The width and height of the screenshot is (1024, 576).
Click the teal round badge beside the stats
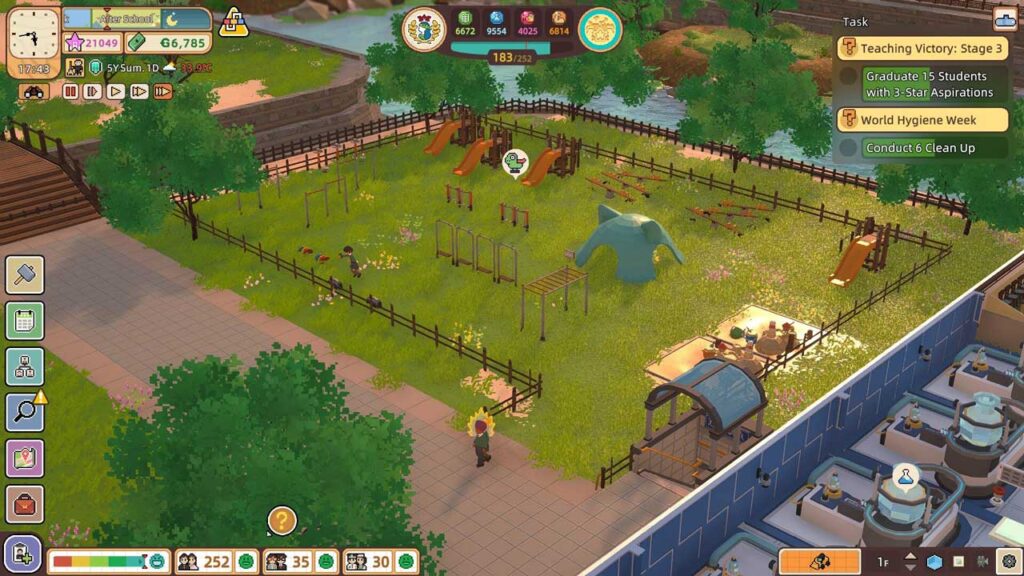(x=600, y=30)
